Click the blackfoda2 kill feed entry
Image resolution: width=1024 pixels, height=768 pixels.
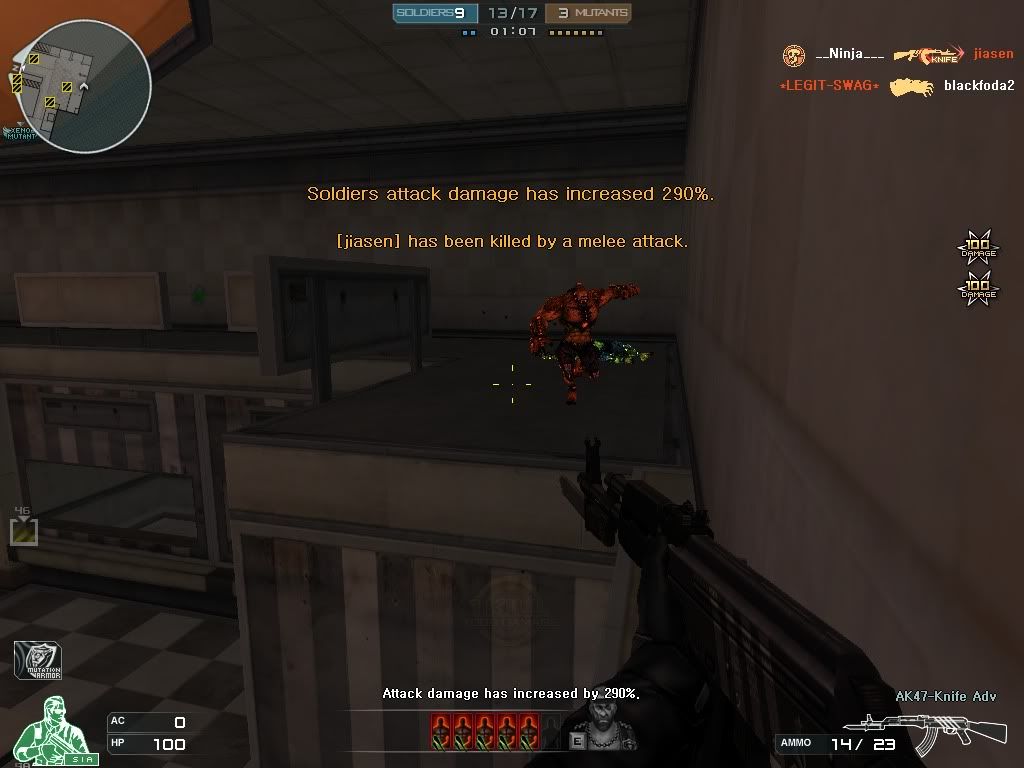(x=978, y=86)
